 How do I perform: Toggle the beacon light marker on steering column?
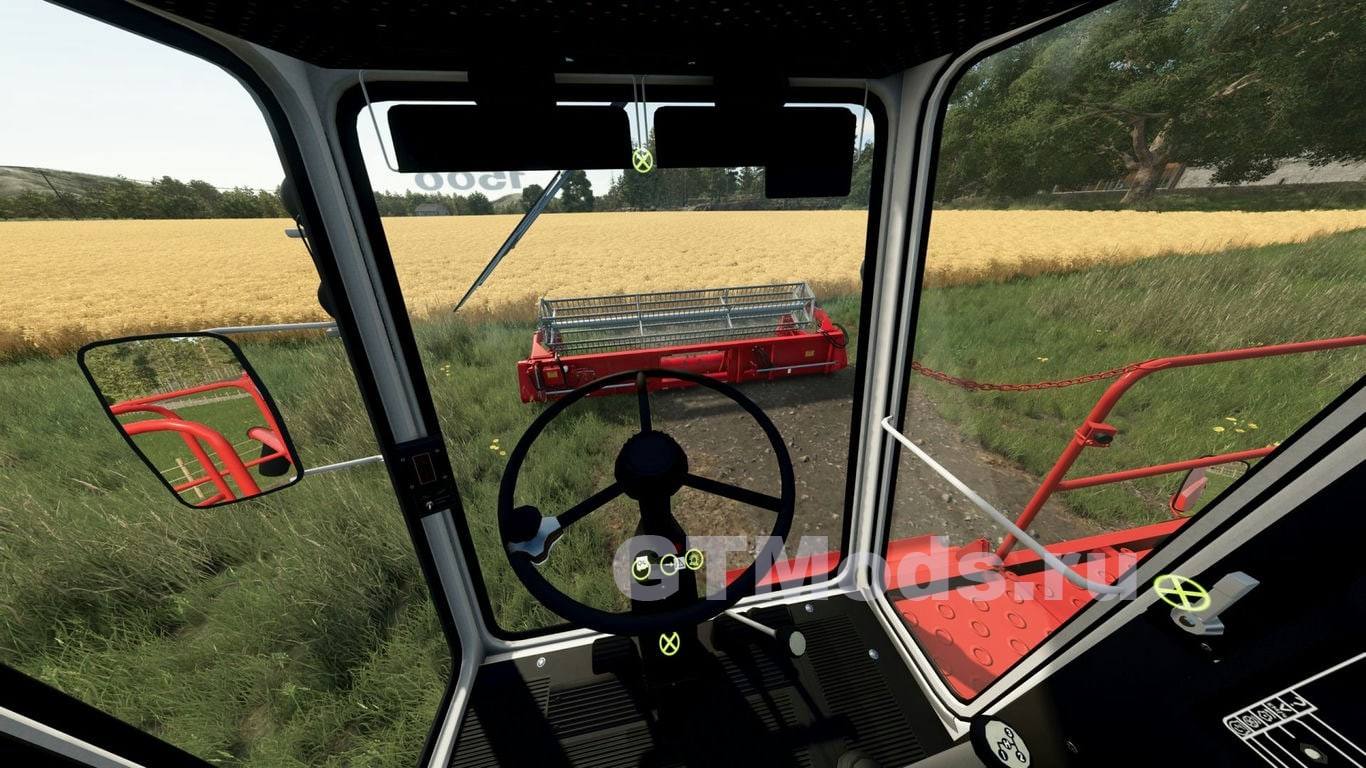pos(694,559)
